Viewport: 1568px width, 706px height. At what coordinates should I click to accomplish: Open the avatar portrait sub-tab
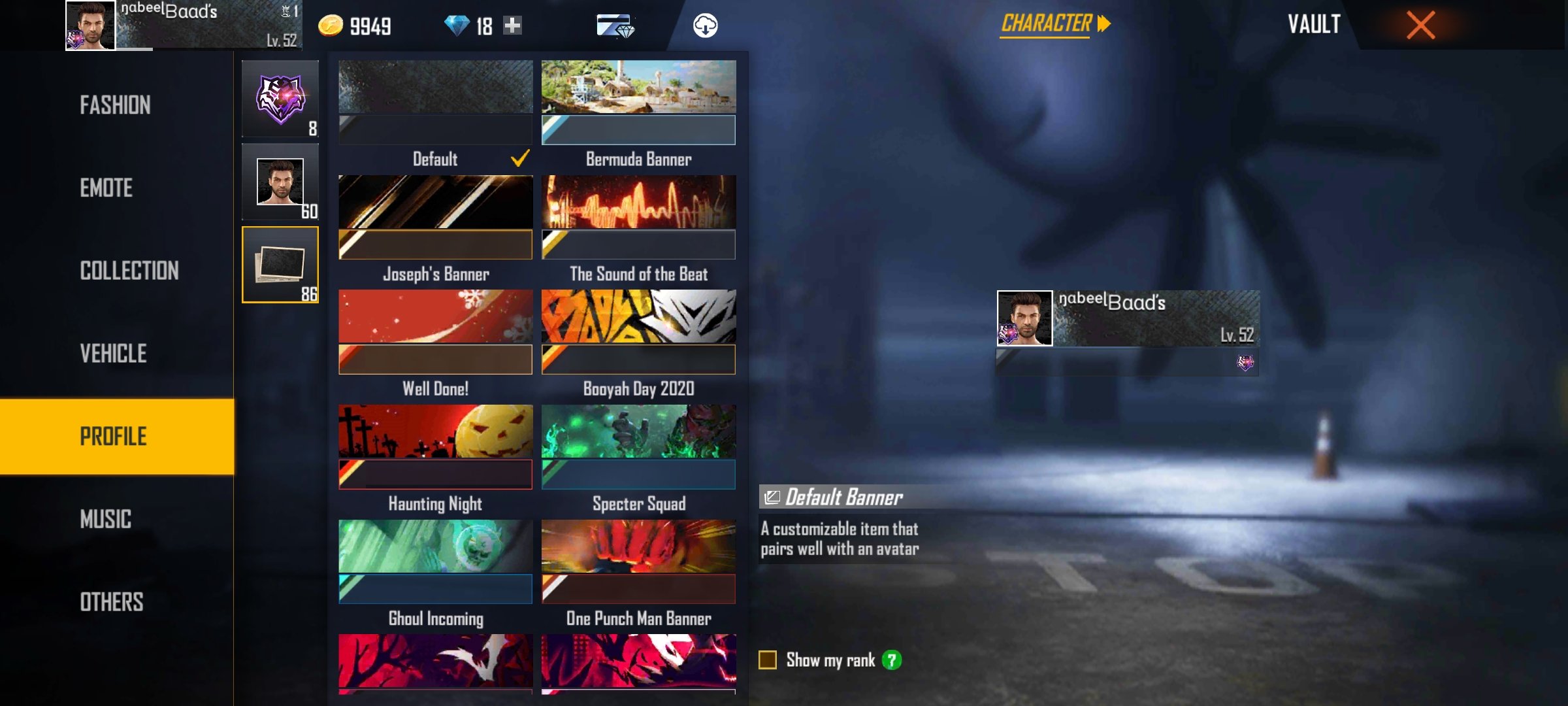tap(280, 182)
